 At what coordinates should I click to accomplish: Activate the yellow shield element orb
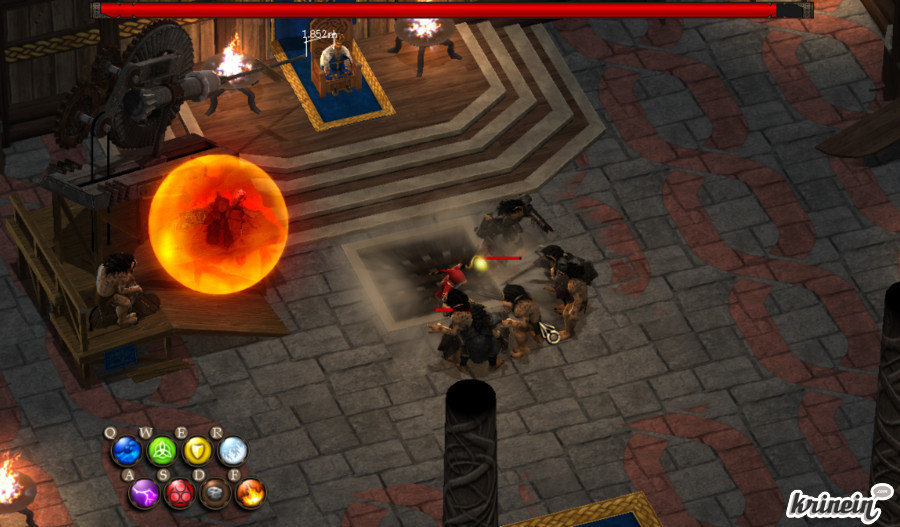(197, 451)
